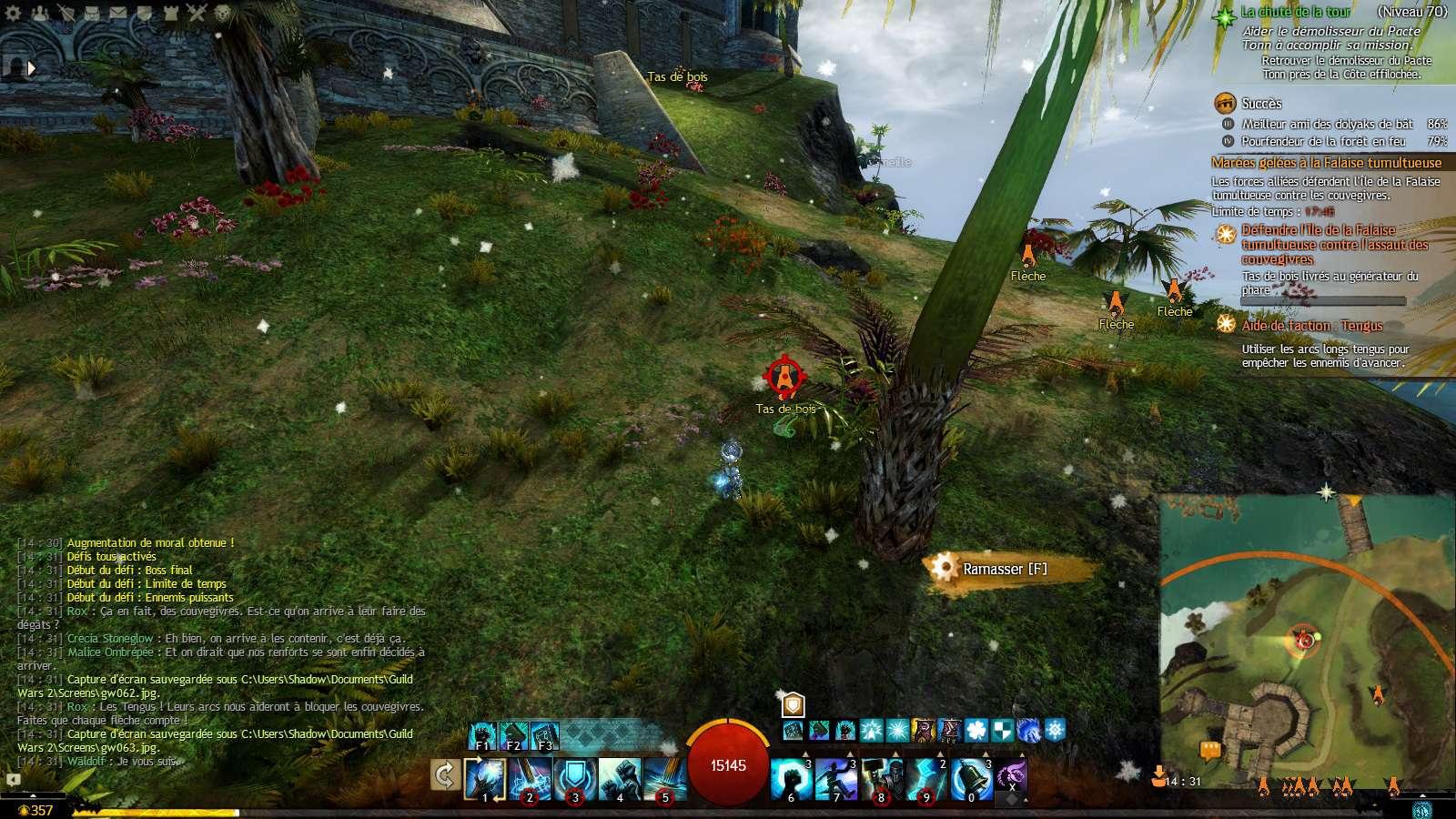This screenshot has width=1456, height=819.
Task: Click the weapon swap arrow button
Action: [x=445, y=776]
